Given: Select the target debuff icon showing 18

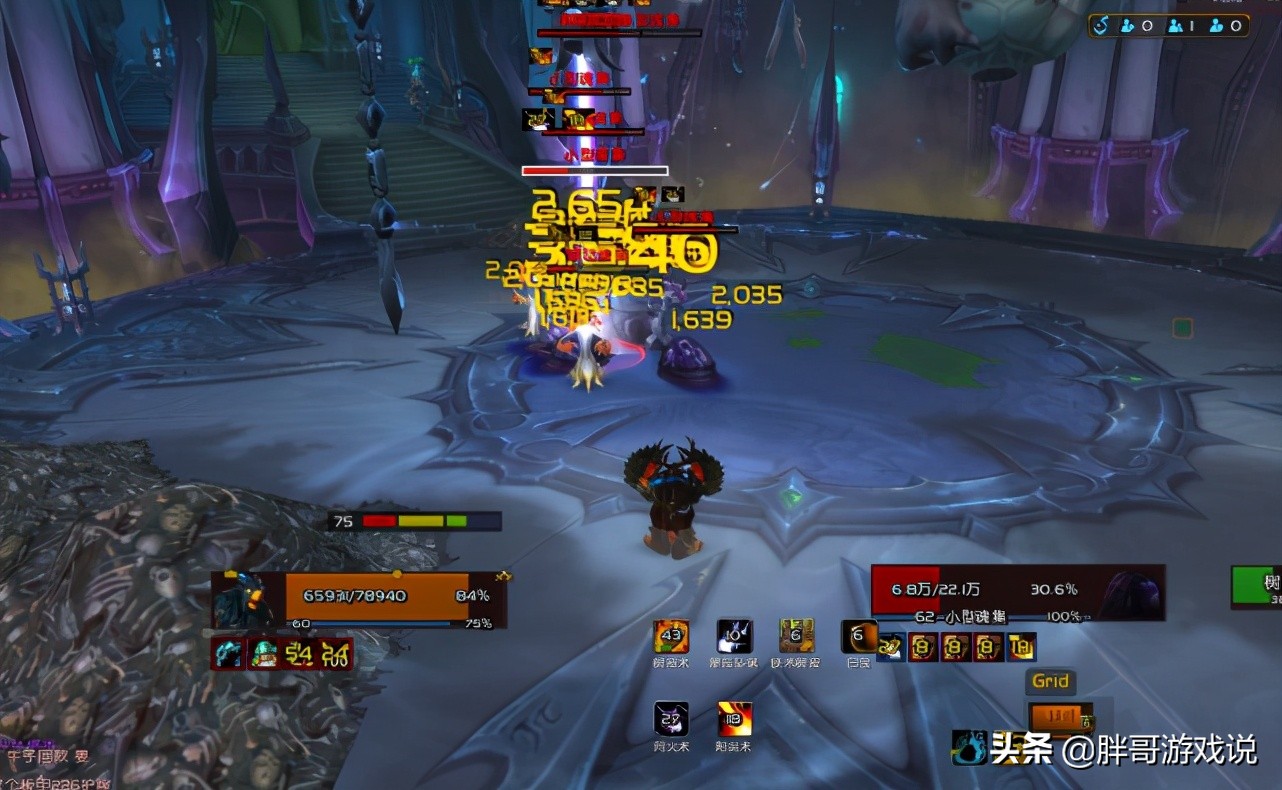Looking at the screenshot, I should click(x=1022, y=647).
